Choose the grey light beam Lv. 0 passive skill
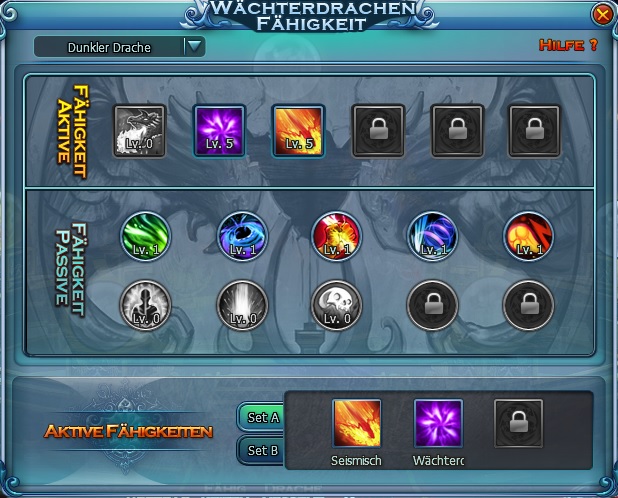 pos(242,304)
